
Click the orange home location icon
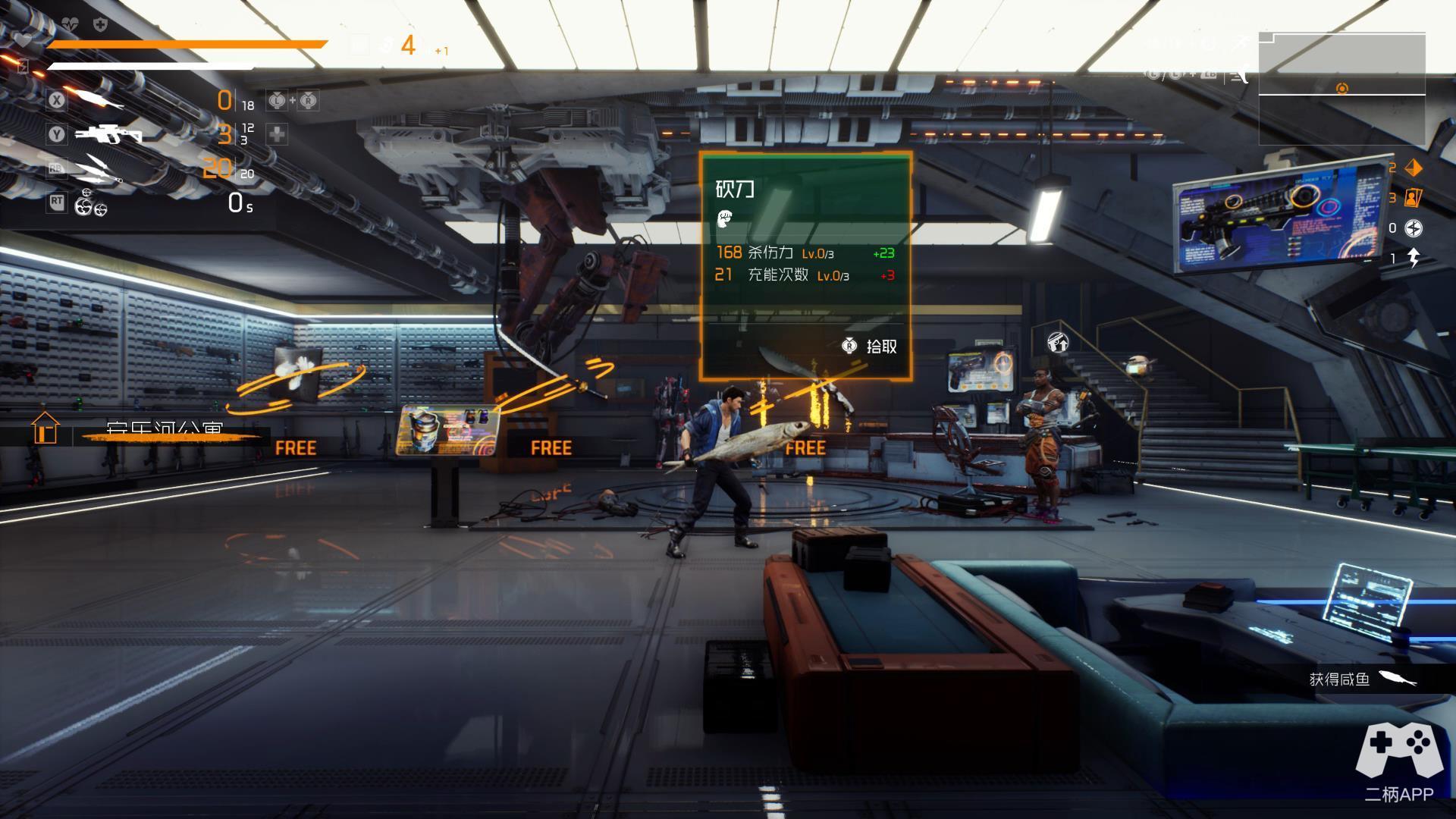coord(45,428)
